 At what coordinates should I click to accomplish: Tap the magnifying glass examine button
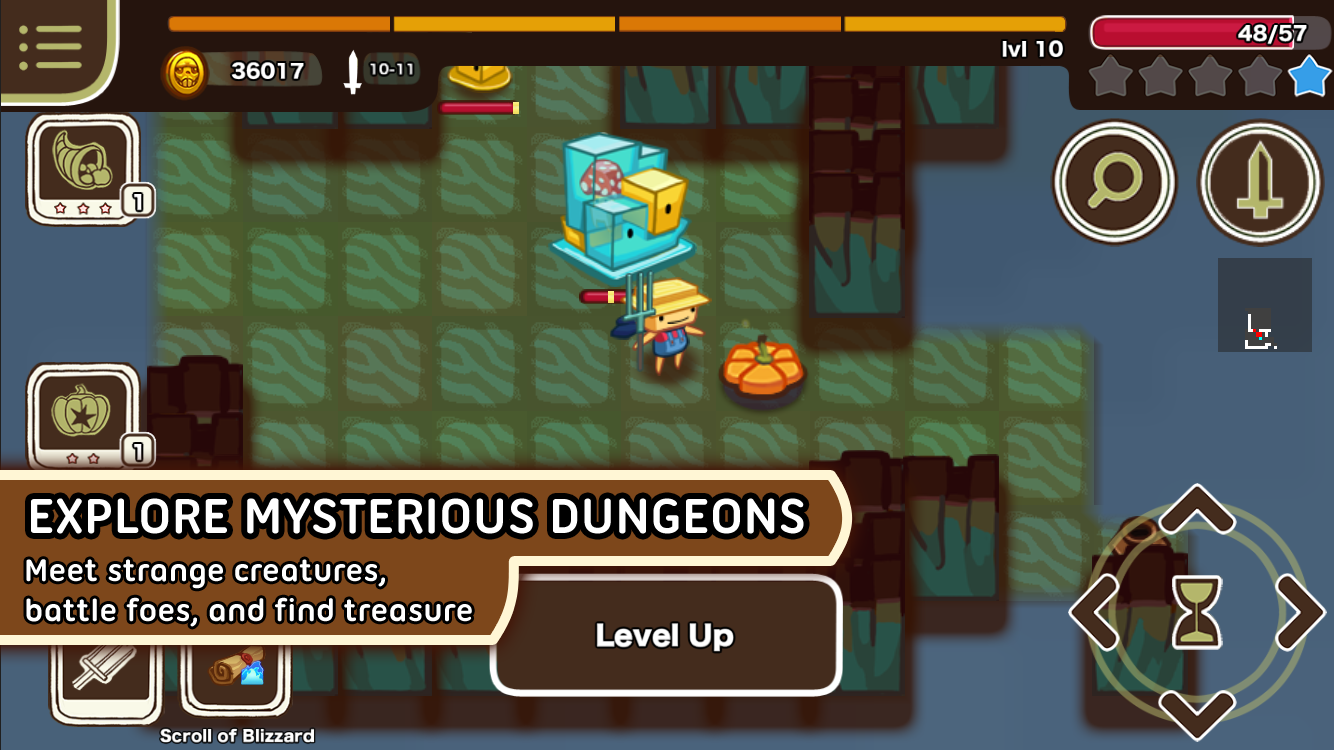pyautogui.click(x=1113, y=183)
